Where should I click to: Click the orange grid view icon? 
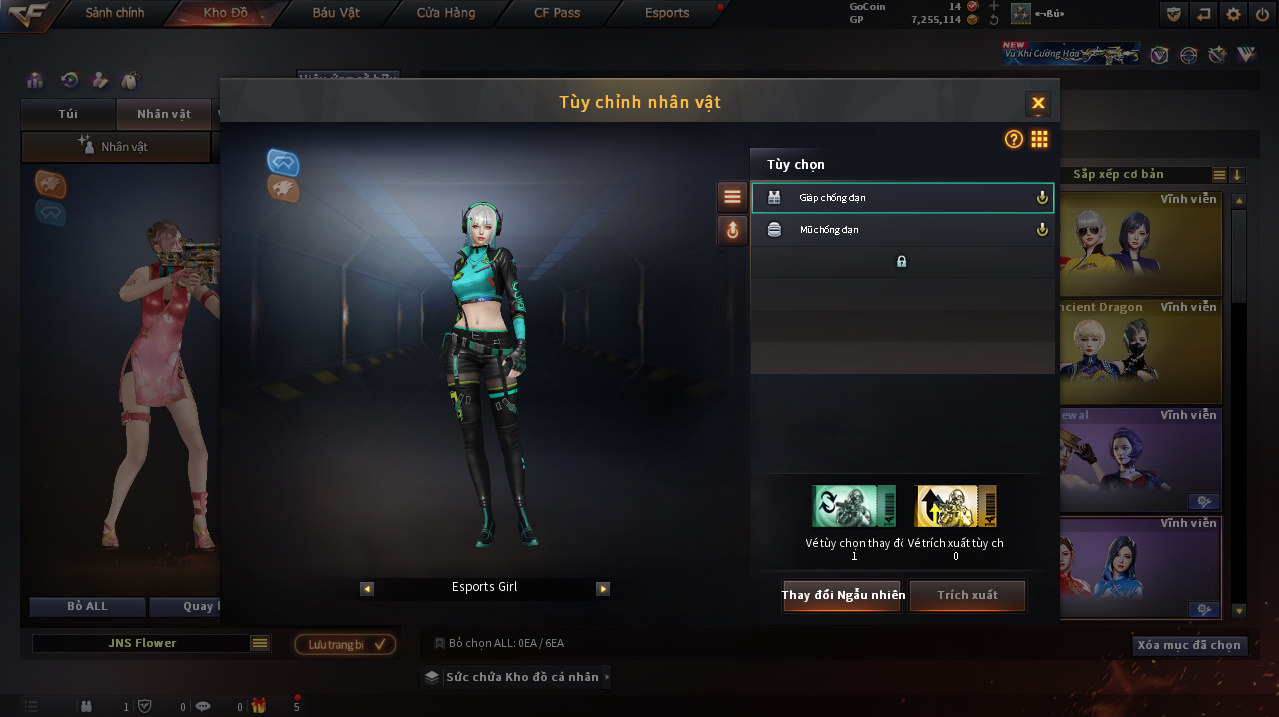[1040, 140]
